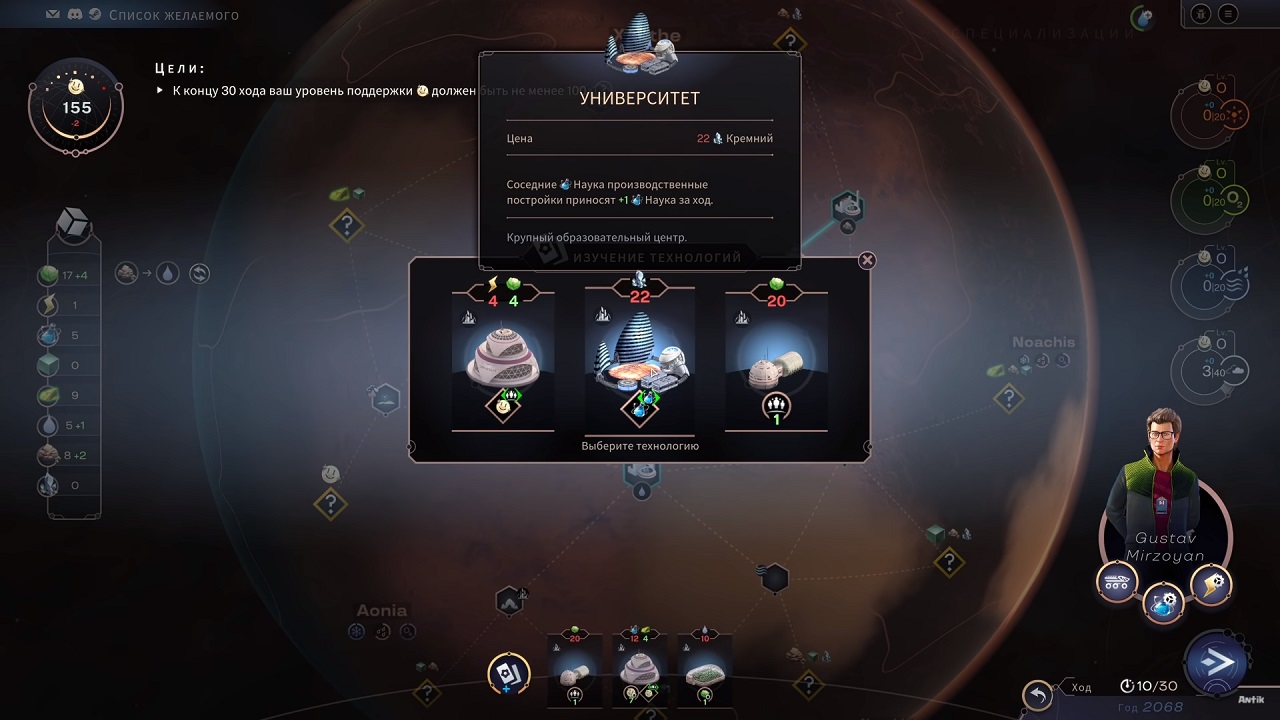1280x720 pixels.
Task: Use the lightning bolt leader ability
Action: coord(1211,585)
